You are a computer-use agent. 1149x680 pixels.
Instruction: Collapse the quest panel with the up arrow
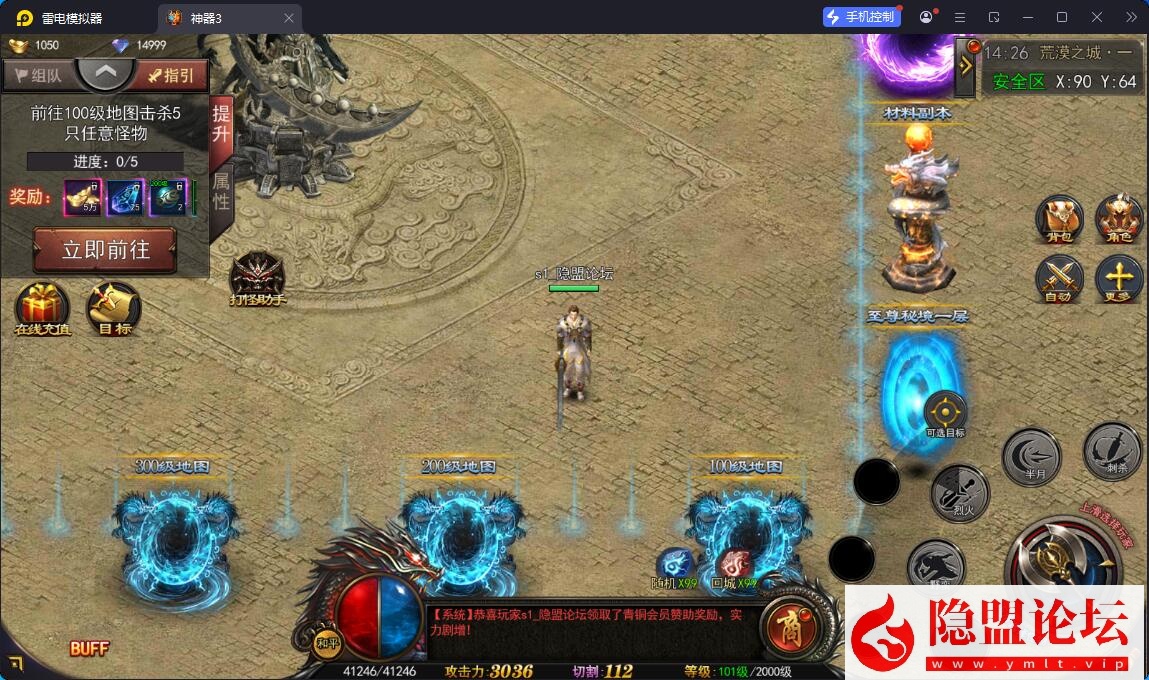pos(106,72)
